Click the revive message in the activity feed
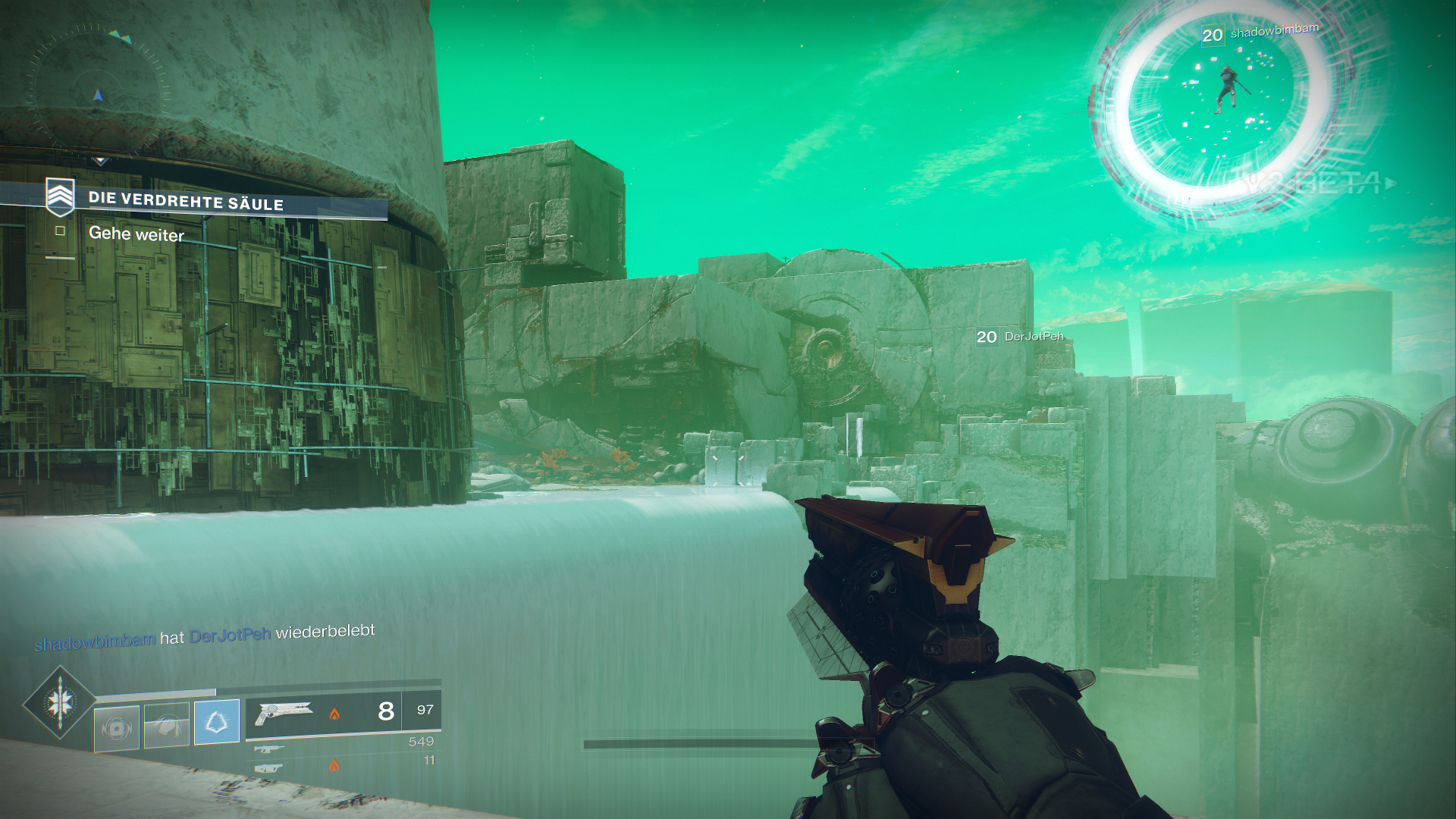Screen dimensions: 1456x819 205,636
